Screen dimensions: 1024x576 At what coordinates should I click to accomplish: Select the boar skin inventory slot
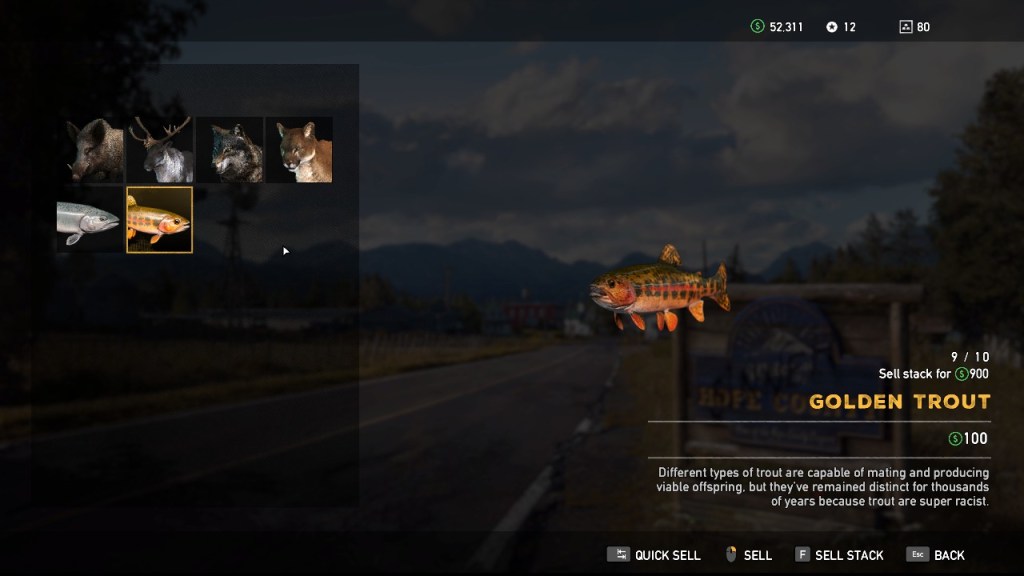click(x=92, y=150)
